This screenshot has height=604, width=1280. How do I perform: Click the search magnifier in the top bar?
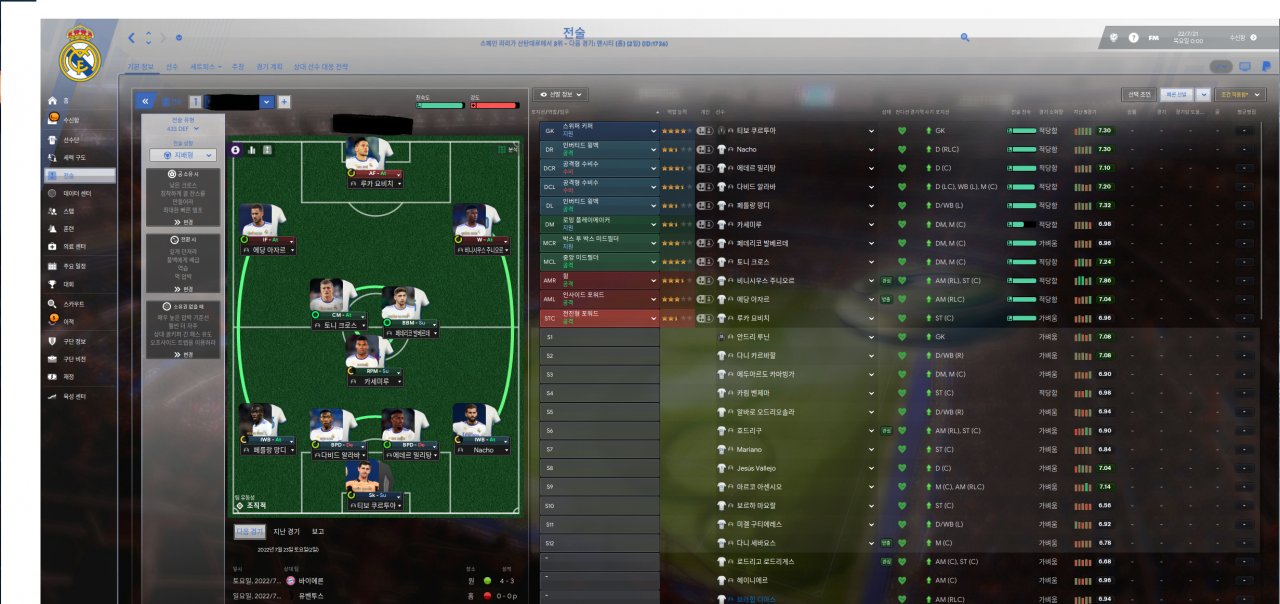pos(965,37)
